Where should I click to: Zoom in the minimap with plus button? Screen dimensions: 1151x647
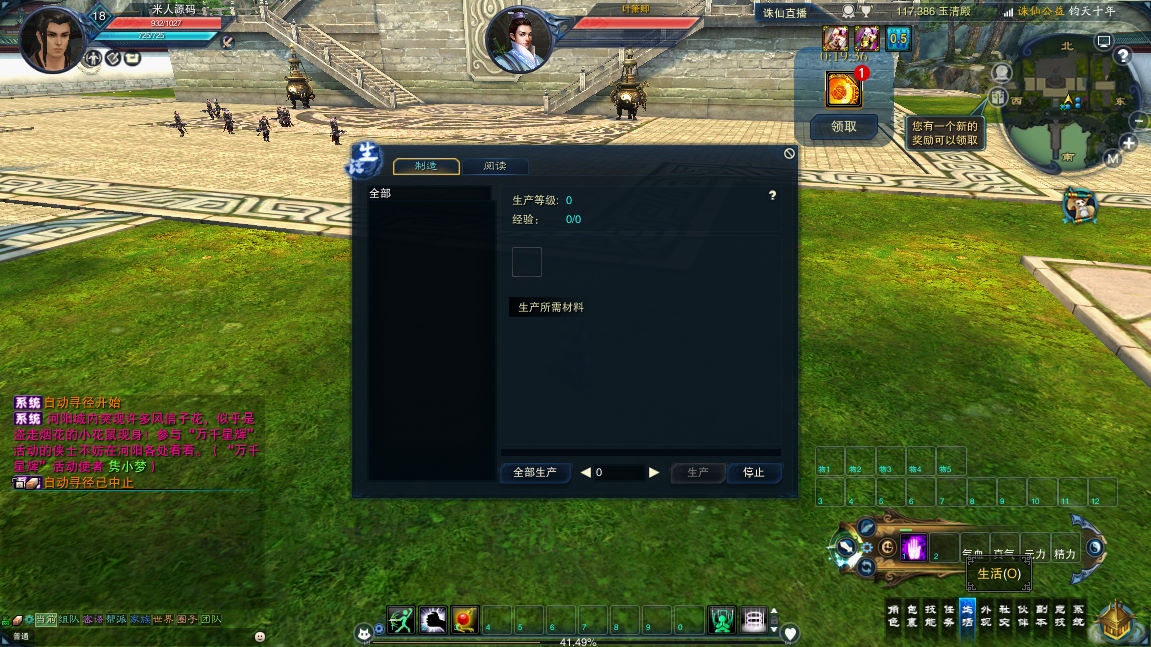[1129, 143]
